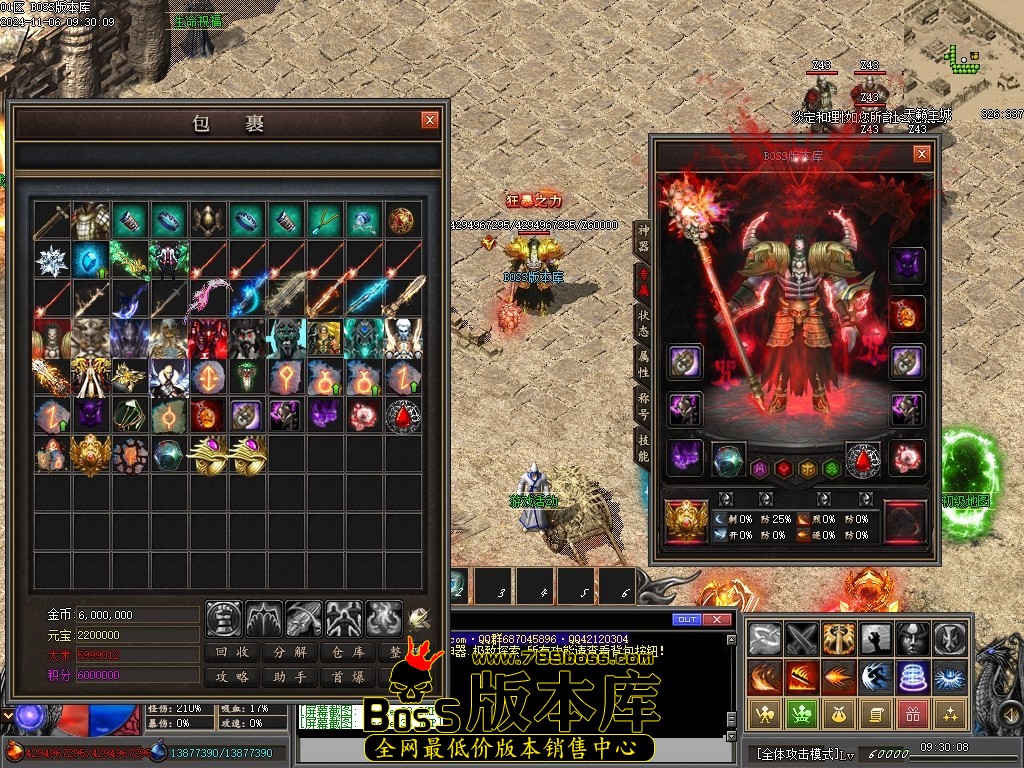
Task: Click the 首爆 first-drop button
Action: 347,677
